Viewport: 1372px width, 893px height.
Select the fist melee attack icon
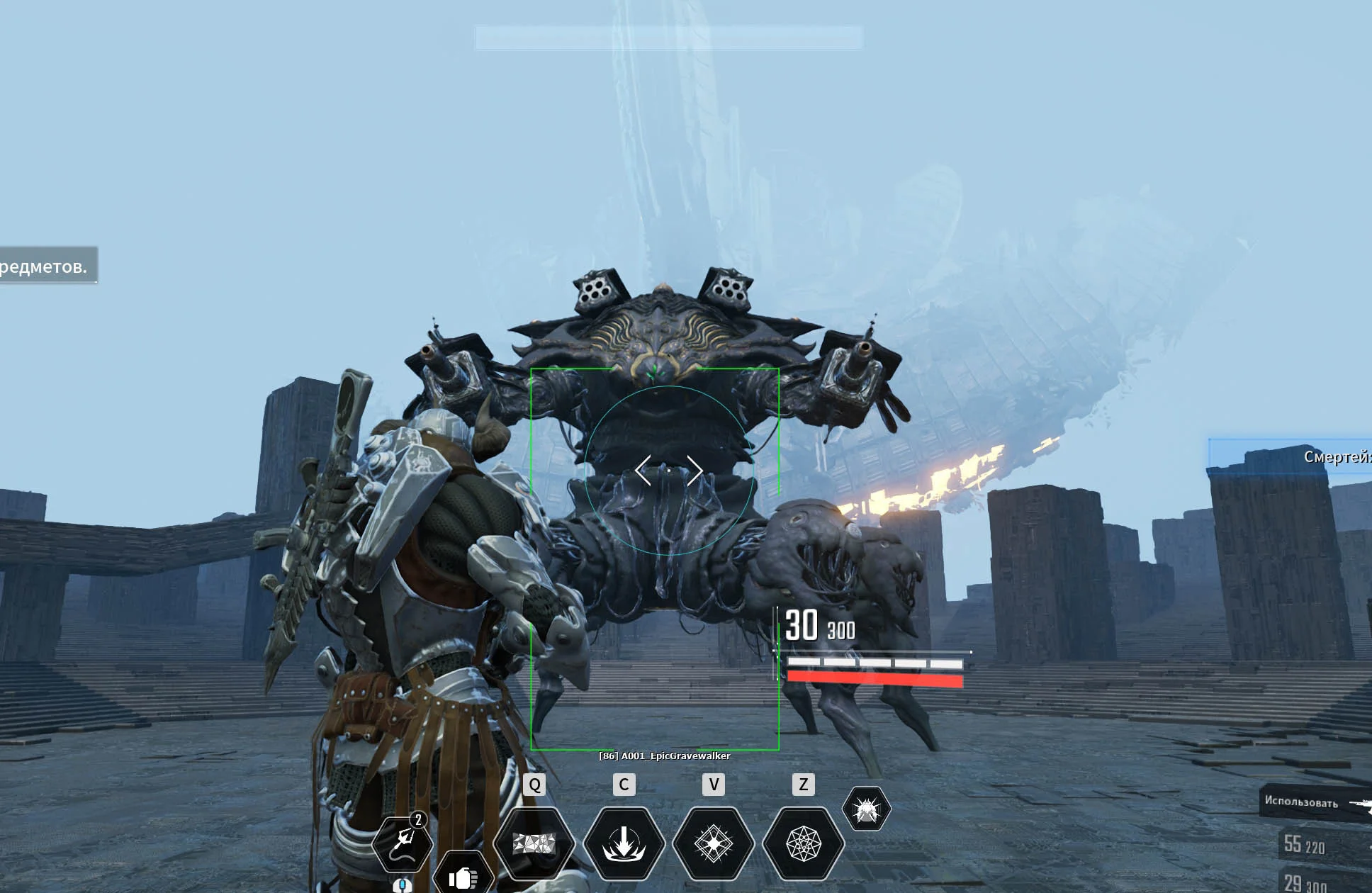(463, 877)
